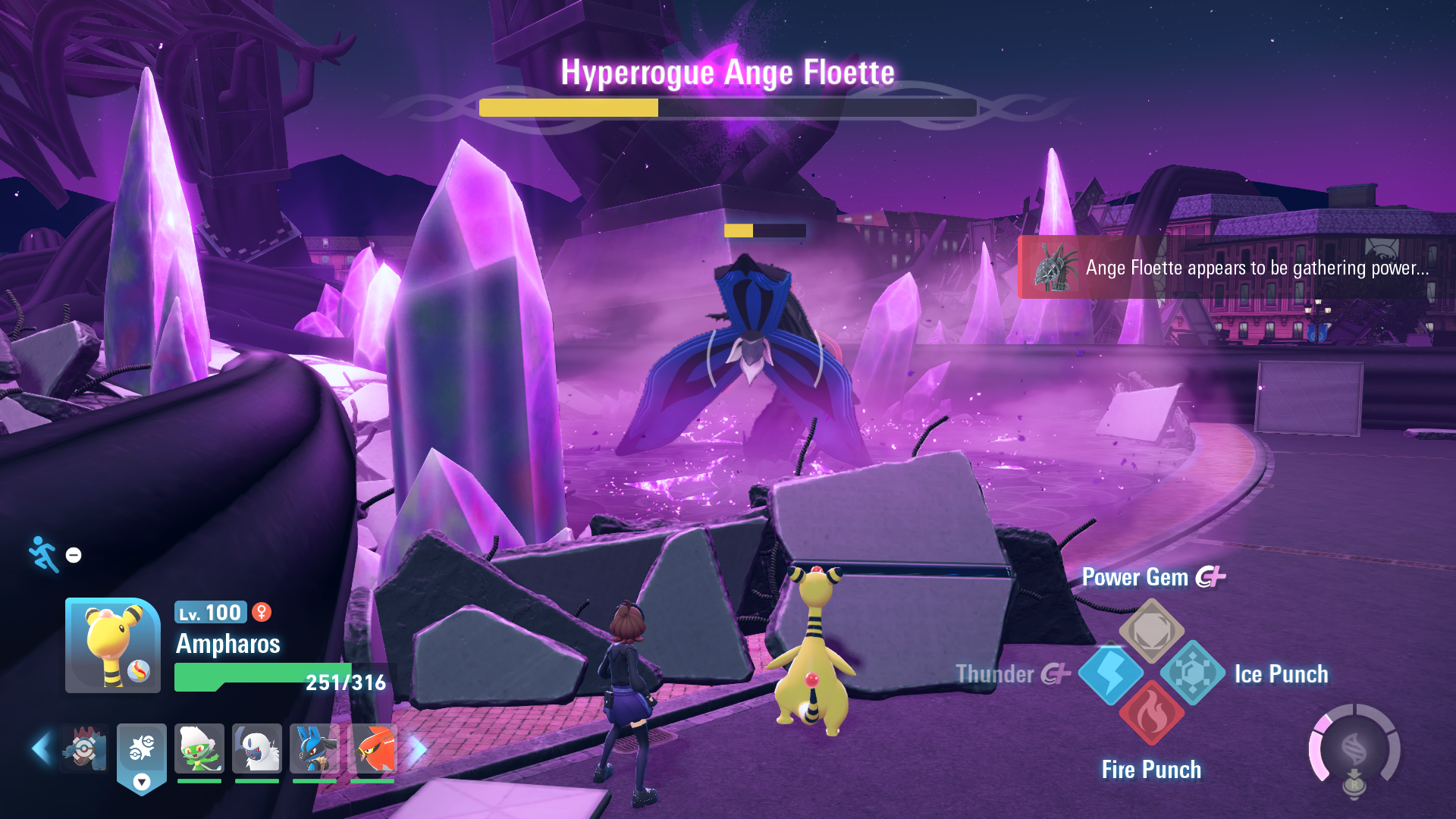Switch to Absol in the party bar
Image resolution: width=1456 pixels, height=819 pixels.
[x=257, y=749]
